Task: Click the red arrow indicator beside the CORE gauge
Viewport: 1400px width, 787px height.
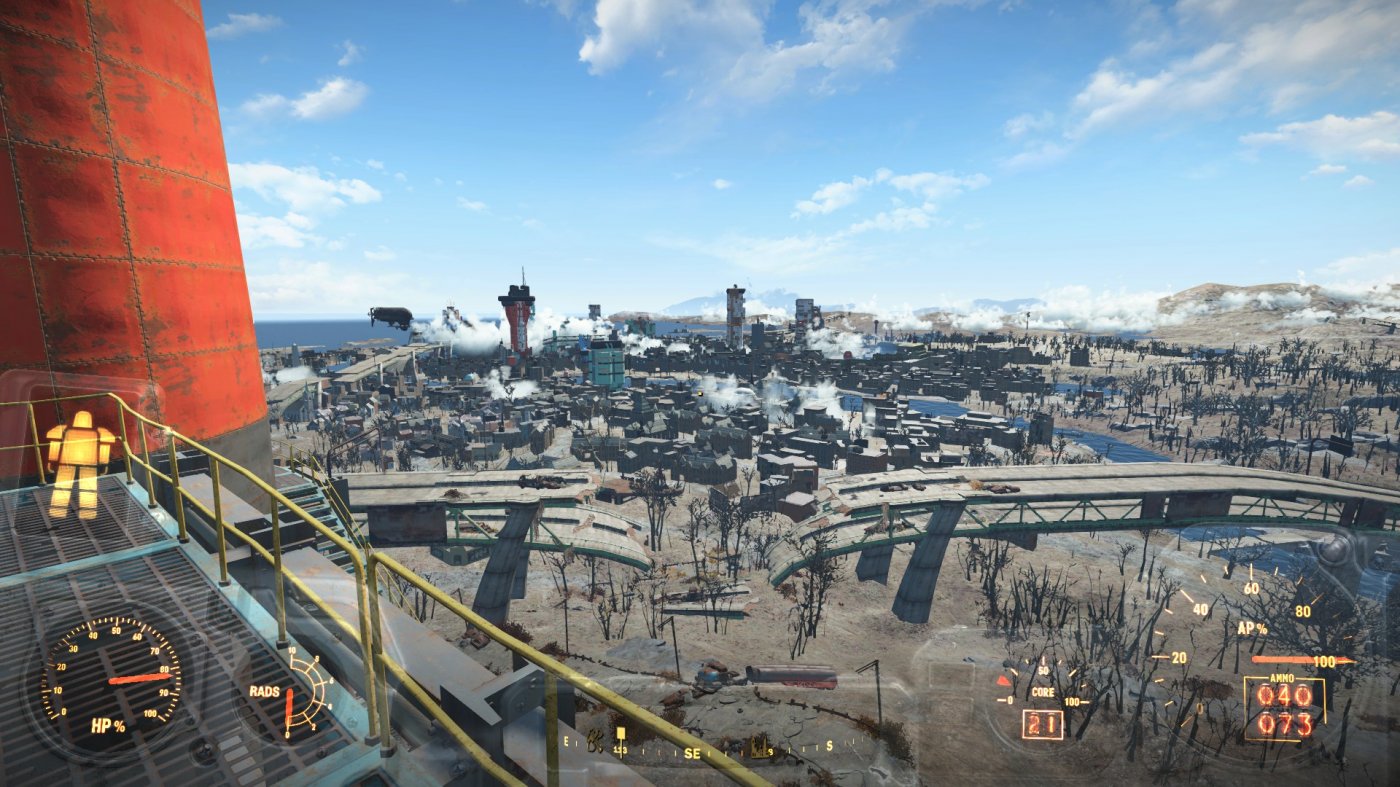Action: click(1004, 681)
